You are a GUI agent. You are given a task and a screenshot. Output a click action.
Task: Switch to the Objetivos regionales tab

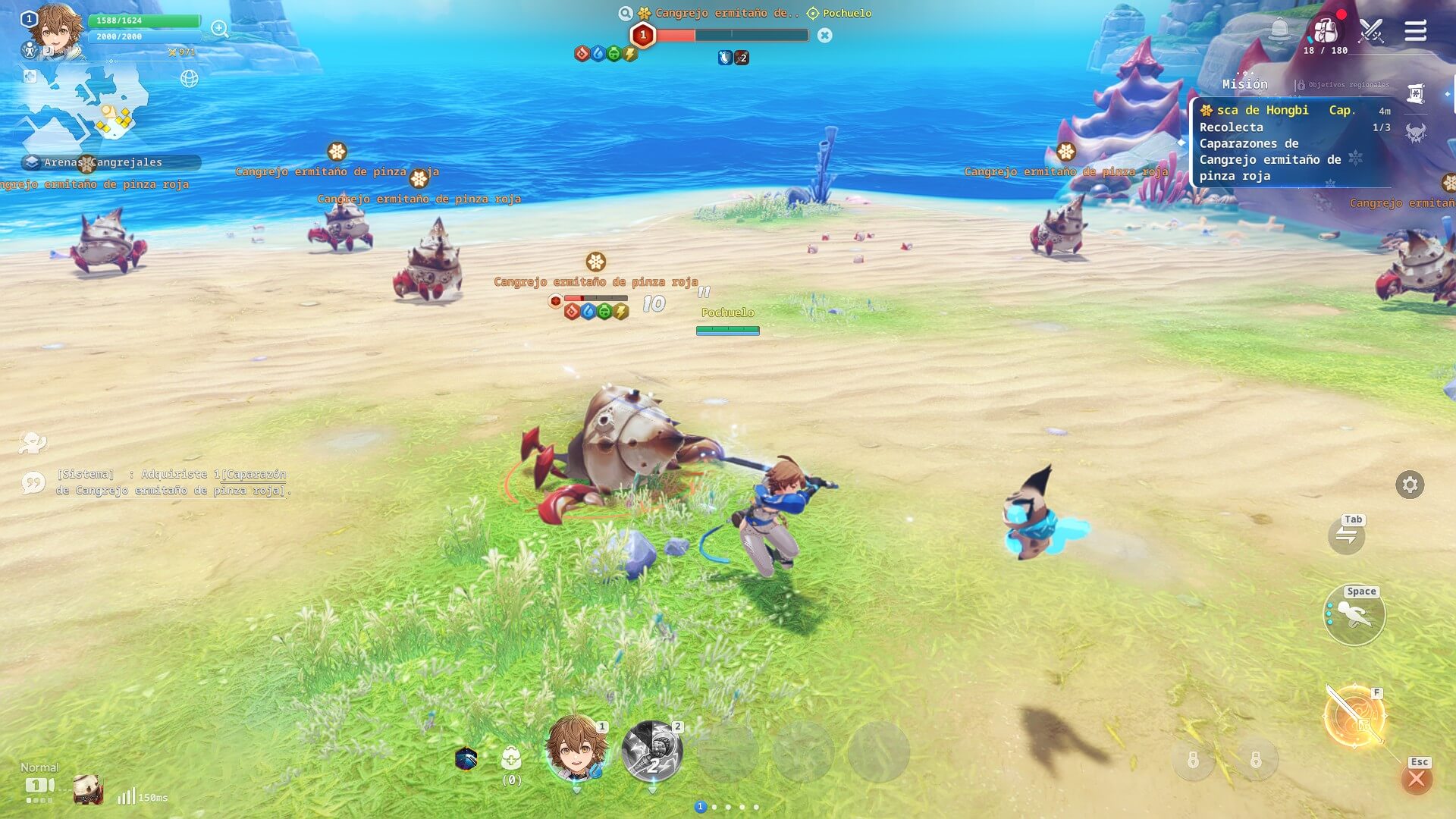[1342, 85]
